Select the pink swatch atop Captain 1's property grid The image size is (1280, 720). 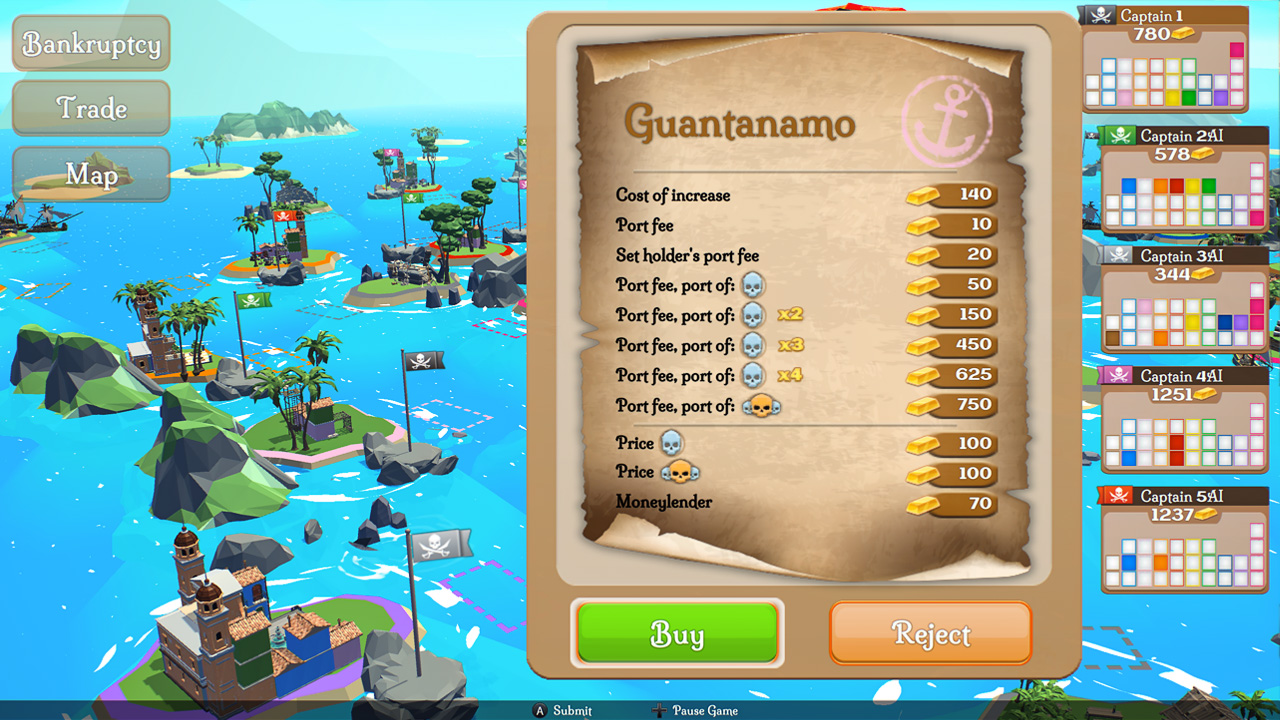click(1236, 49)
